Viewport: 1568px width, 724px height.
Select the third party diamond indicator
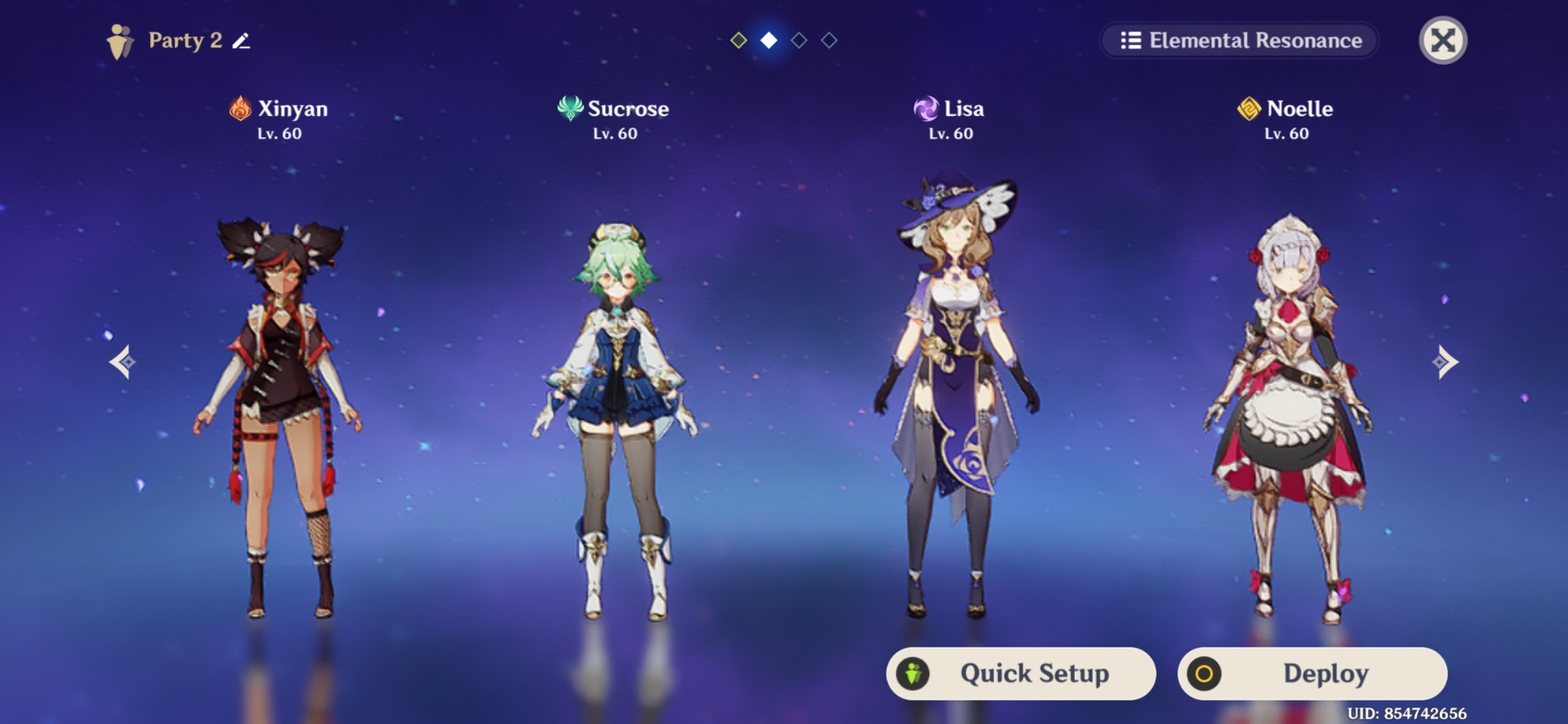[798, 42]
